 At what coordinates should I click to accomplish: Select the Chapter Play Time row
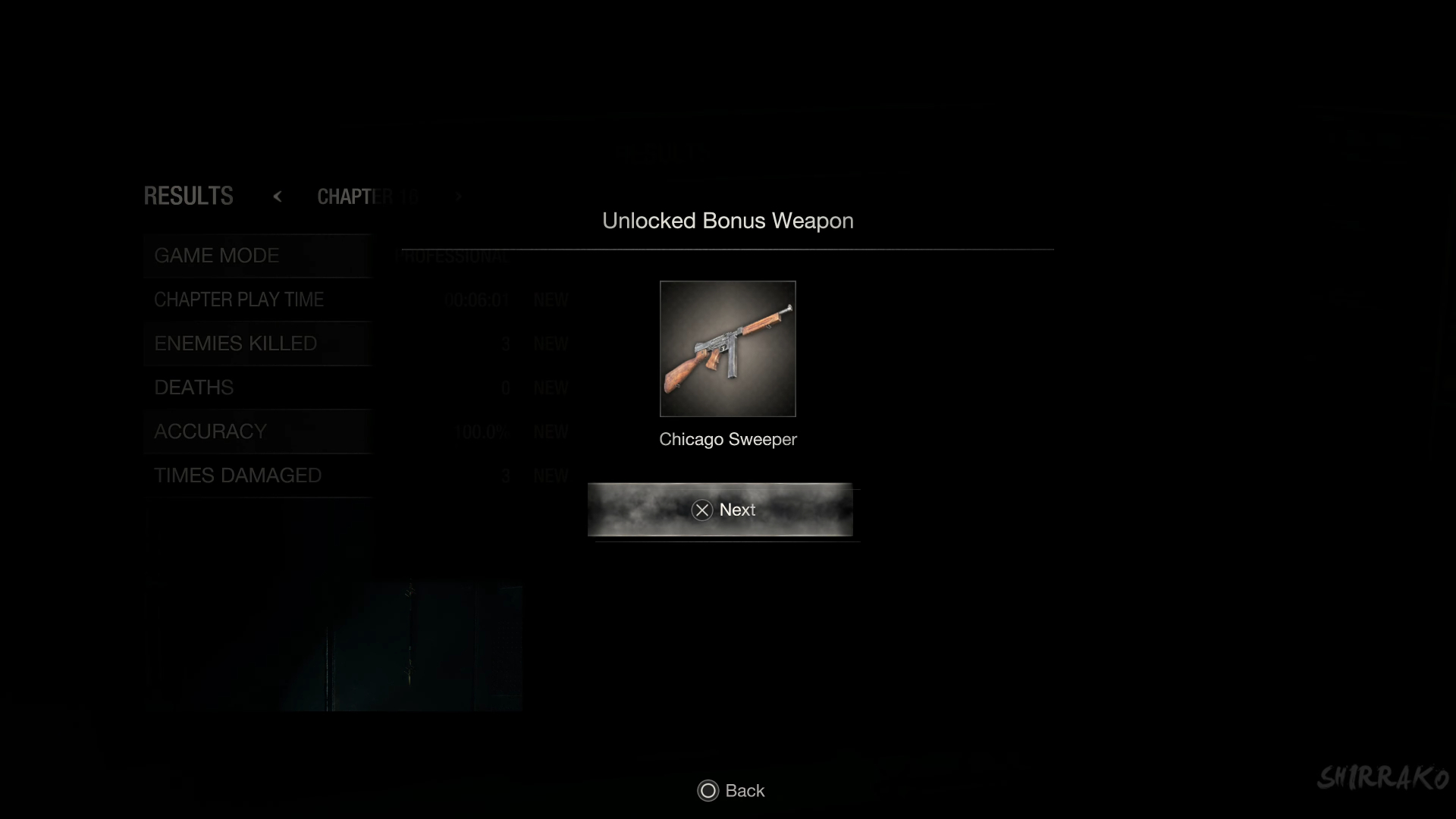(x=258, y=300)
